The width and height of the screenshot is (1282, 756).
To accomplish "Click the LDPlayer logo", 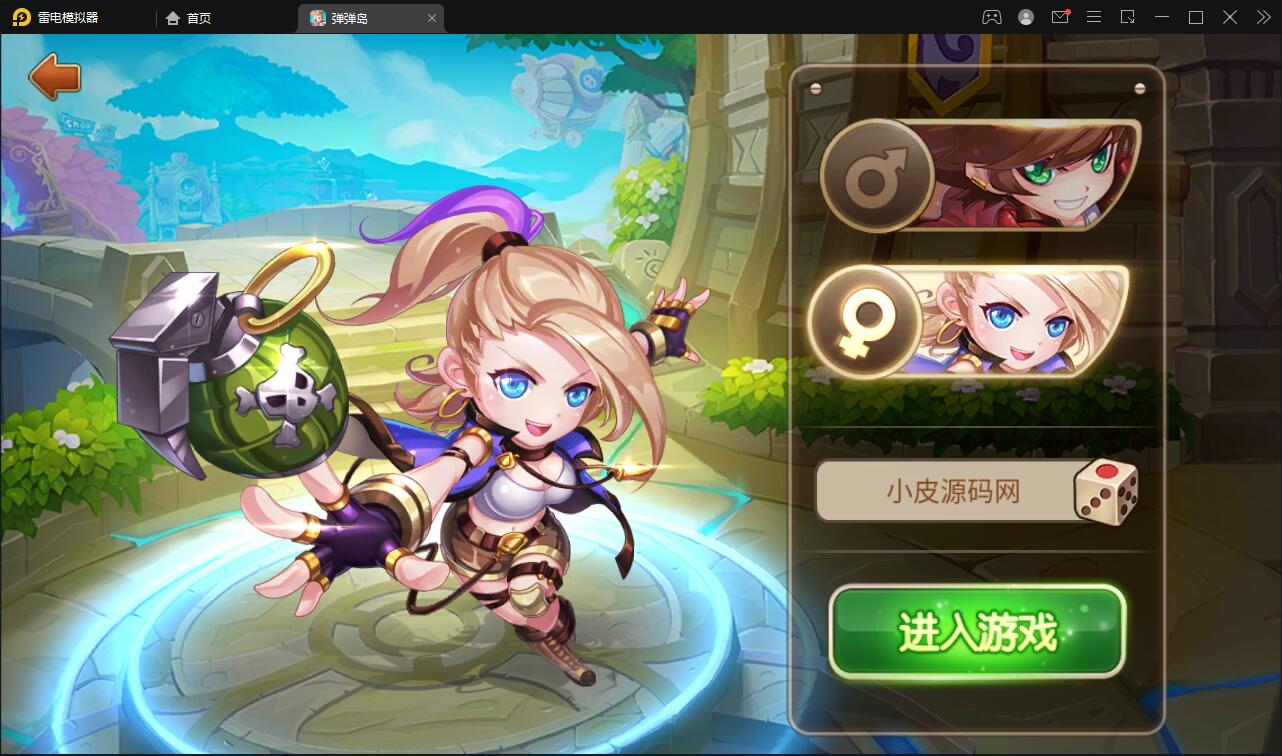I will tap(22, 17).
